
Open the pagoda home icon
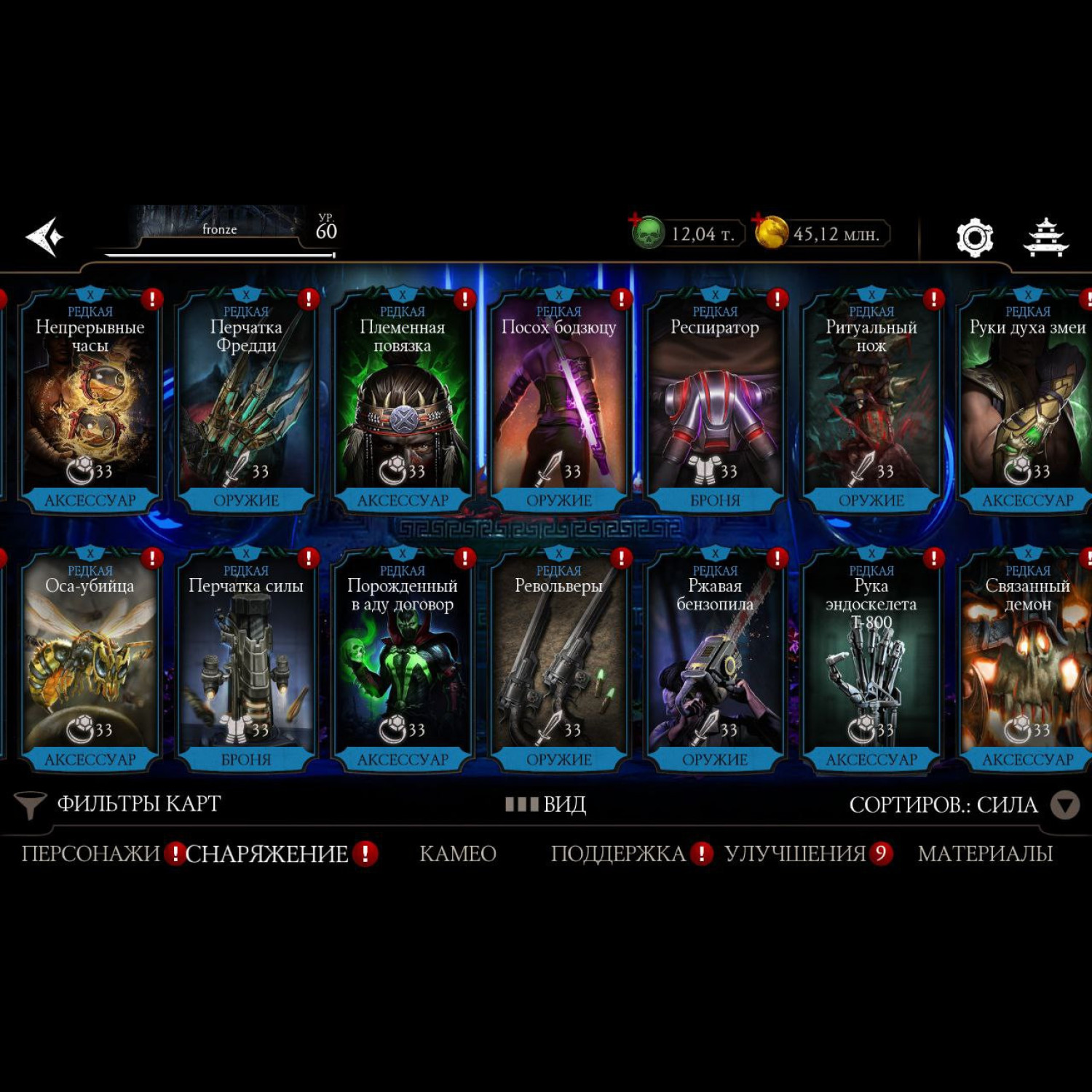tap(1045, 237)
